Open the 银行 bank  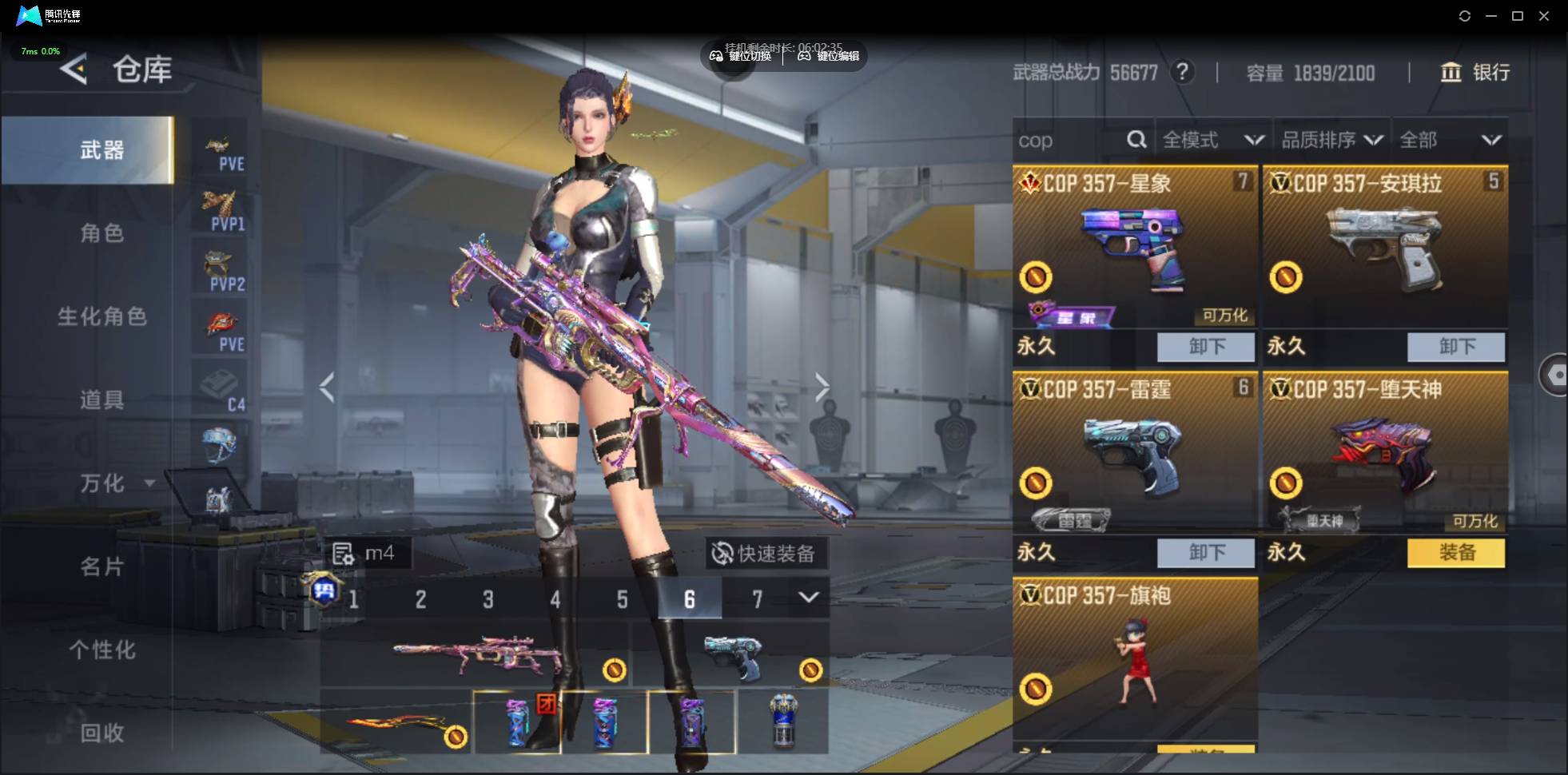1475,73
